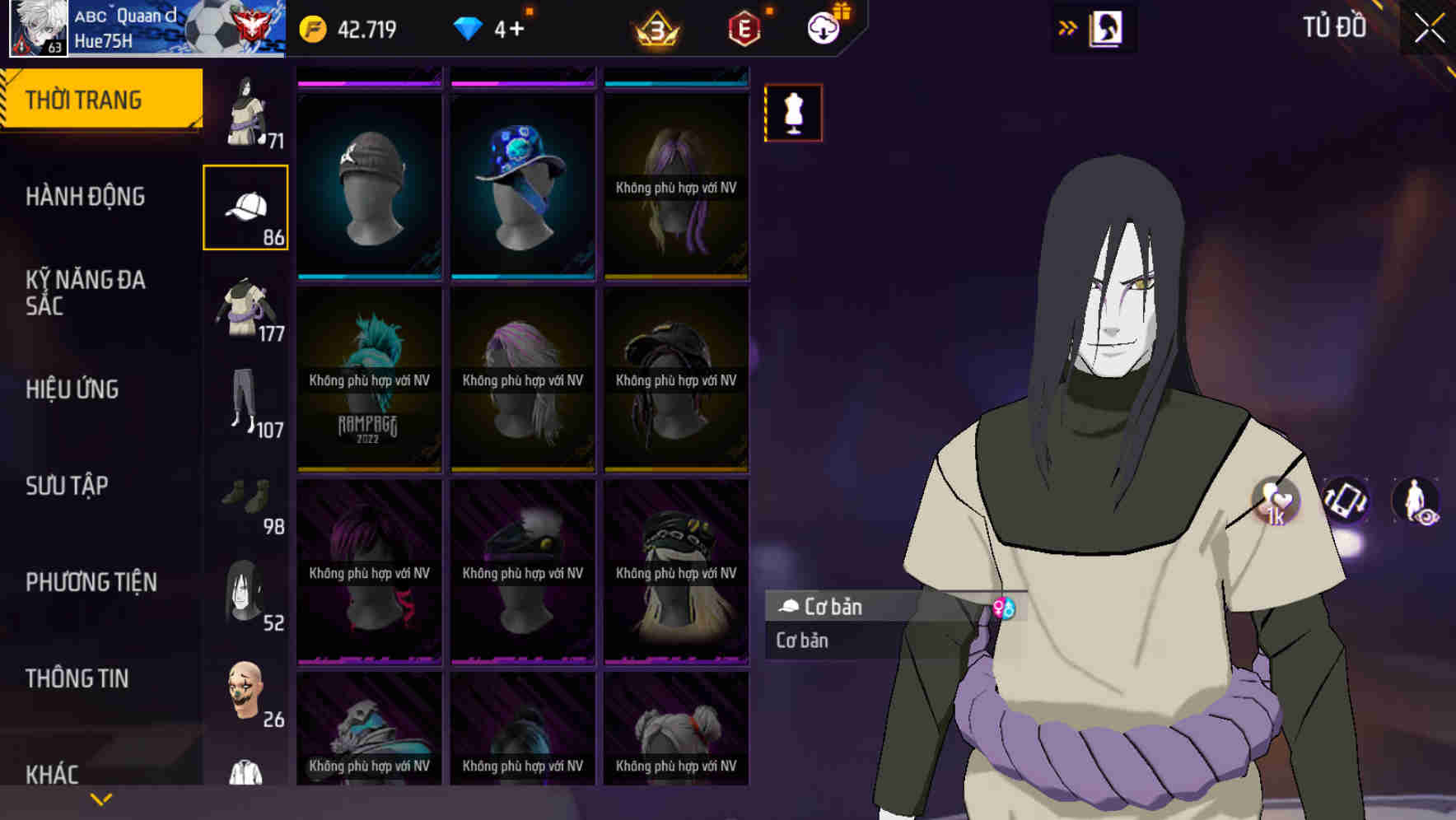Select the white cap hats category icon
1456x820 pixels.
[245, 204]
